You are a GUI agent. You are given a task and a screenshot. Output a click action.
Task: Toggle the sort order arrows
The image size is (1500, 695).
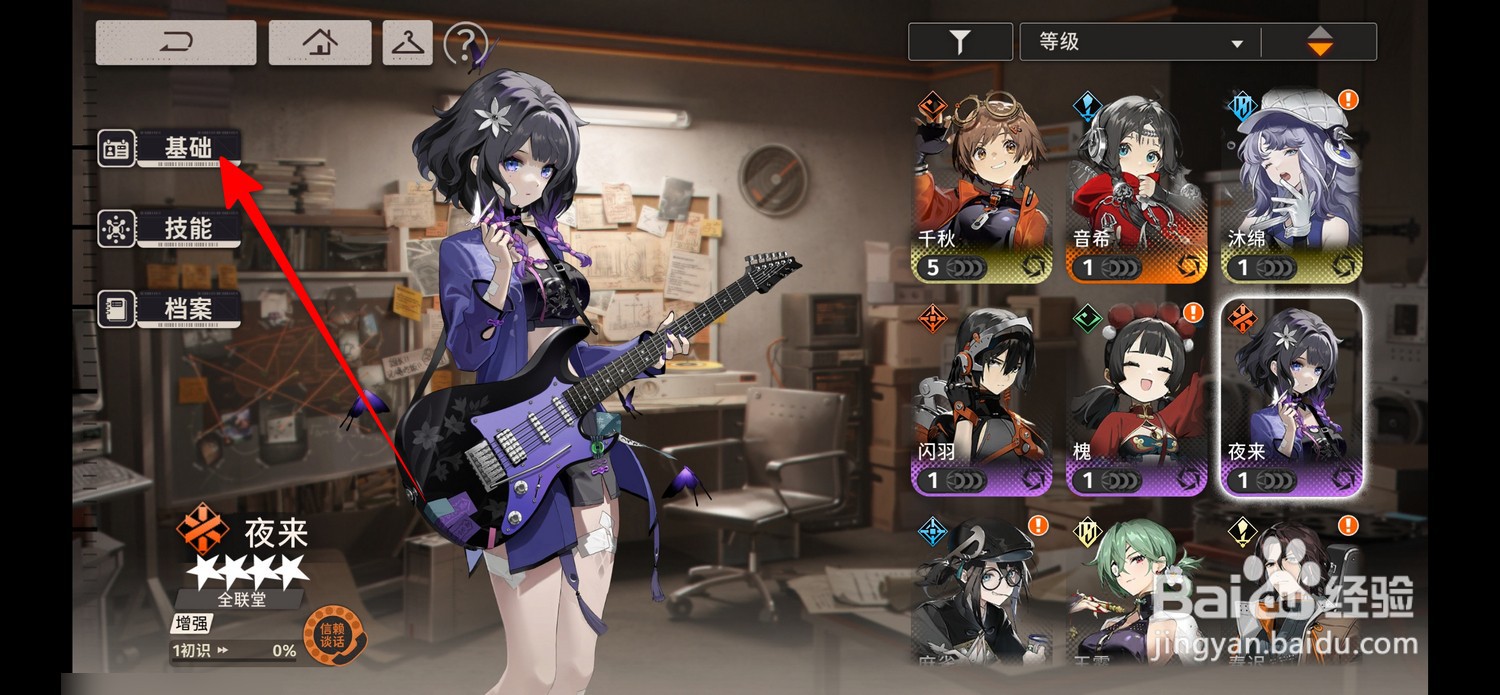pos(1320,43)
